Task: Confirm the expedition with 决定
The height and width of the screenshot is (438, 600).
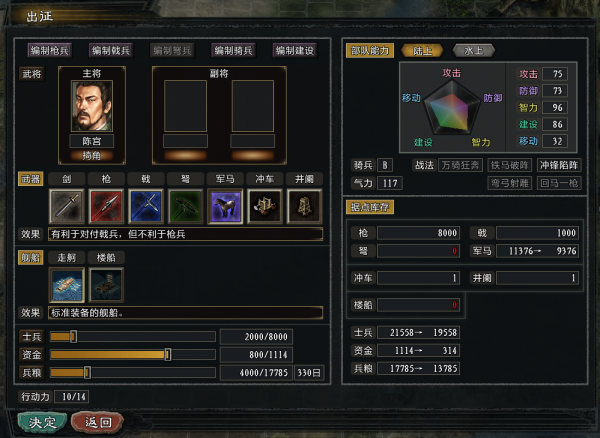Action: (x=42, y=421)
